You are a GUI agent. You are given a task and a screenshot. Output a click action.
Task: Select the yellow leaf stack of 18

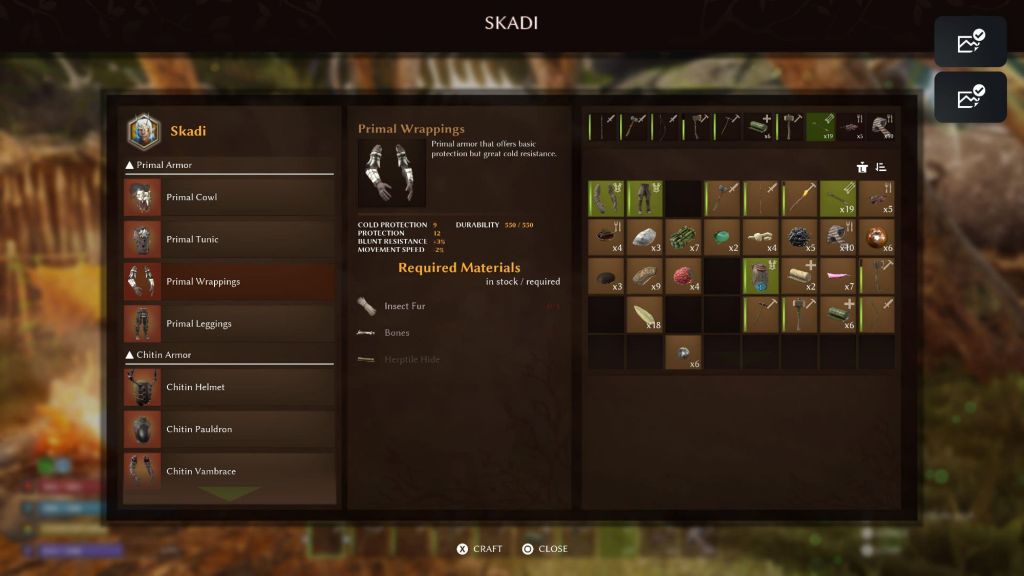[645, 315]
